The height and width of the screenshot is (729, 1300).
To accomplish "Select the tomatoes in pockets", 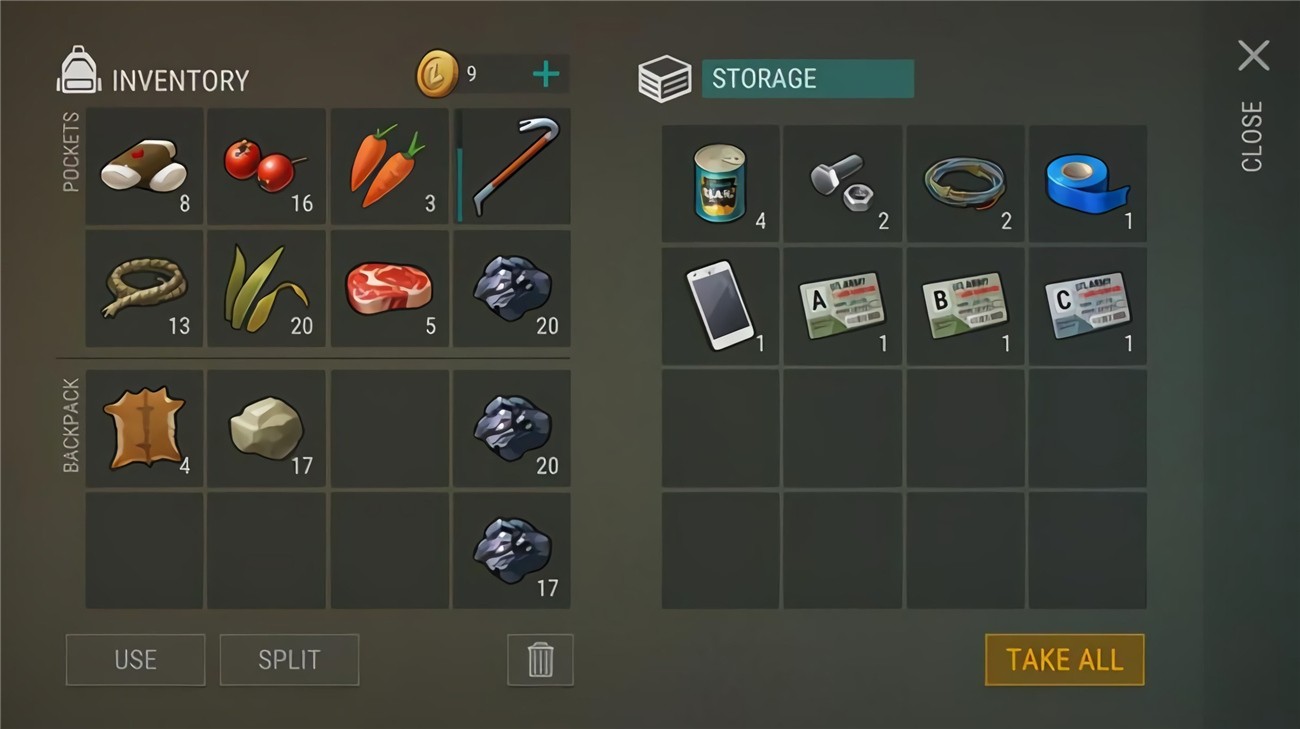I will point(265,165).
